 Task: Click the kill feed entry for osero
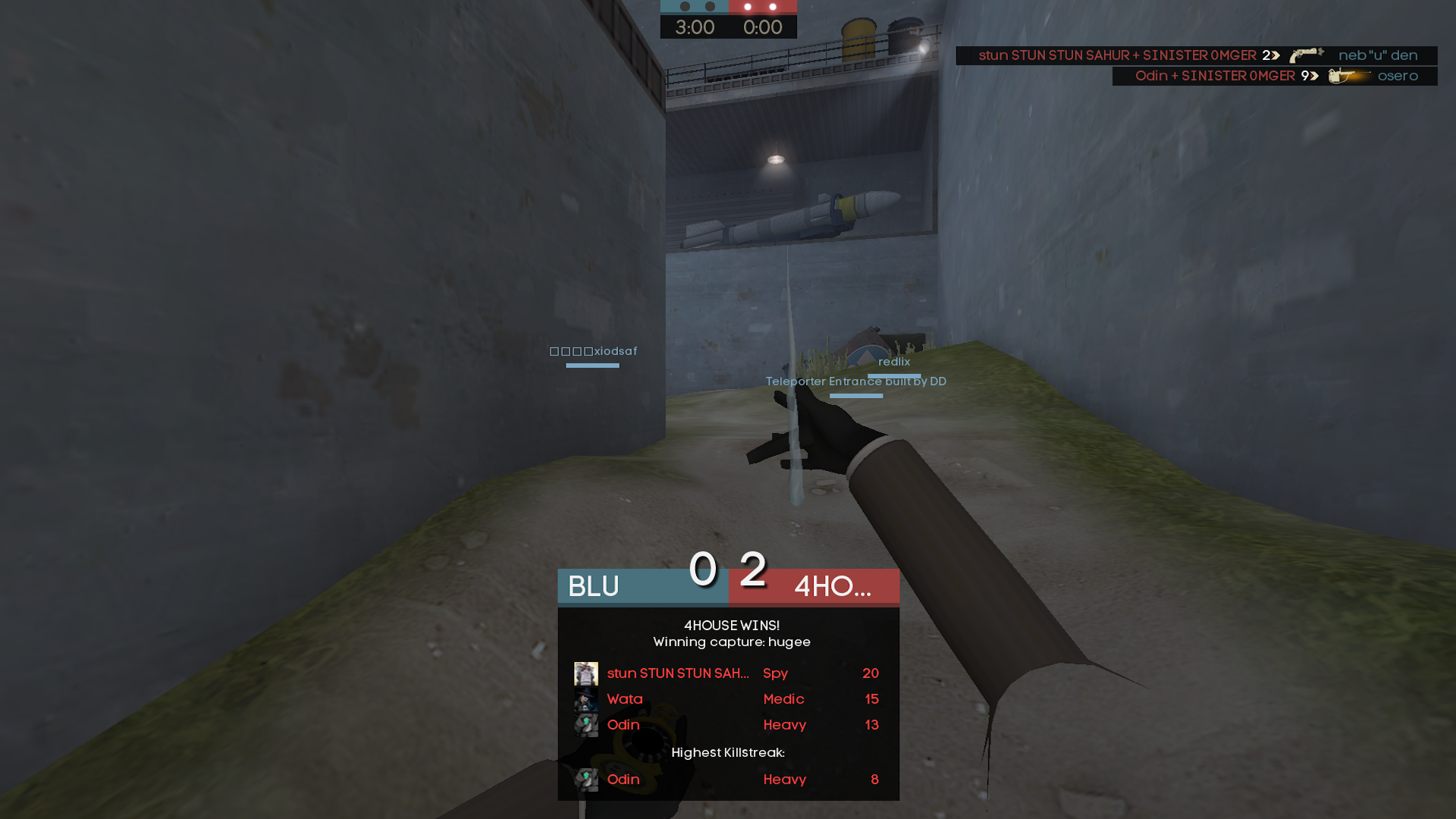tap(1274, 76)
